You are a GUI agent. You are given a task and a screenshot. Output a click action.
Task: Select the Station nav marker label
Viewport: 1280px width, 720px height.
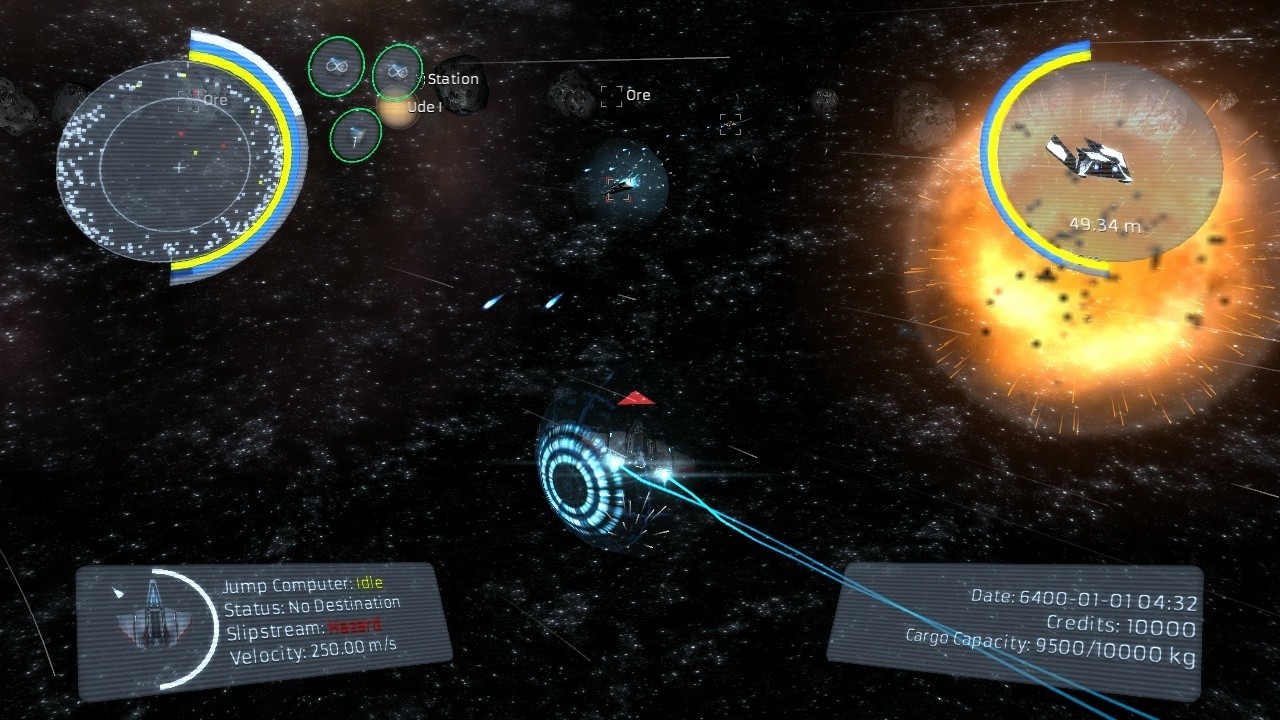click(453, 79)
